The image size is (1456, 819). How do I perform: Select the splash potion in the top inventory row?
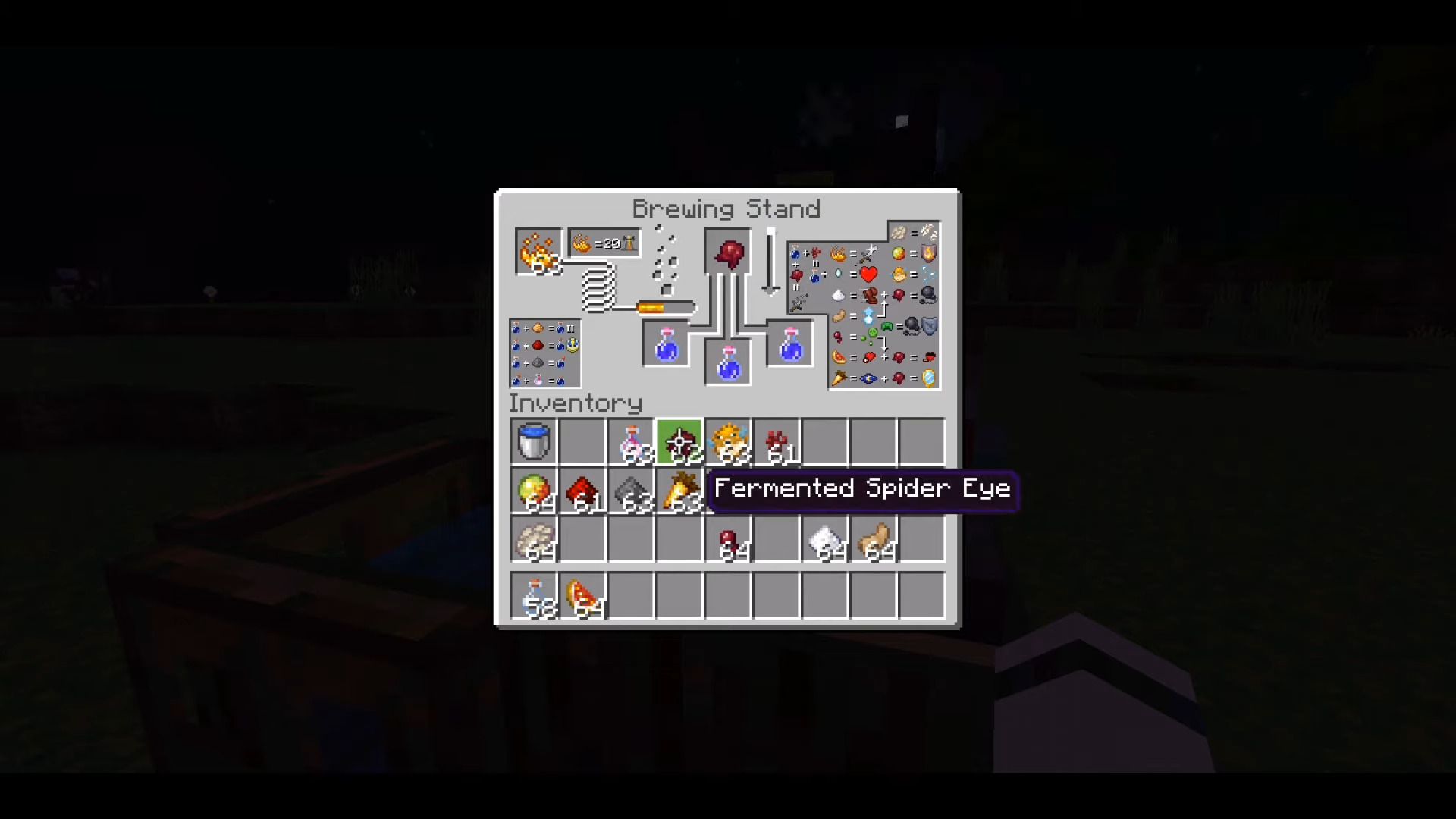pyautogui.click(x=632, y=442)
